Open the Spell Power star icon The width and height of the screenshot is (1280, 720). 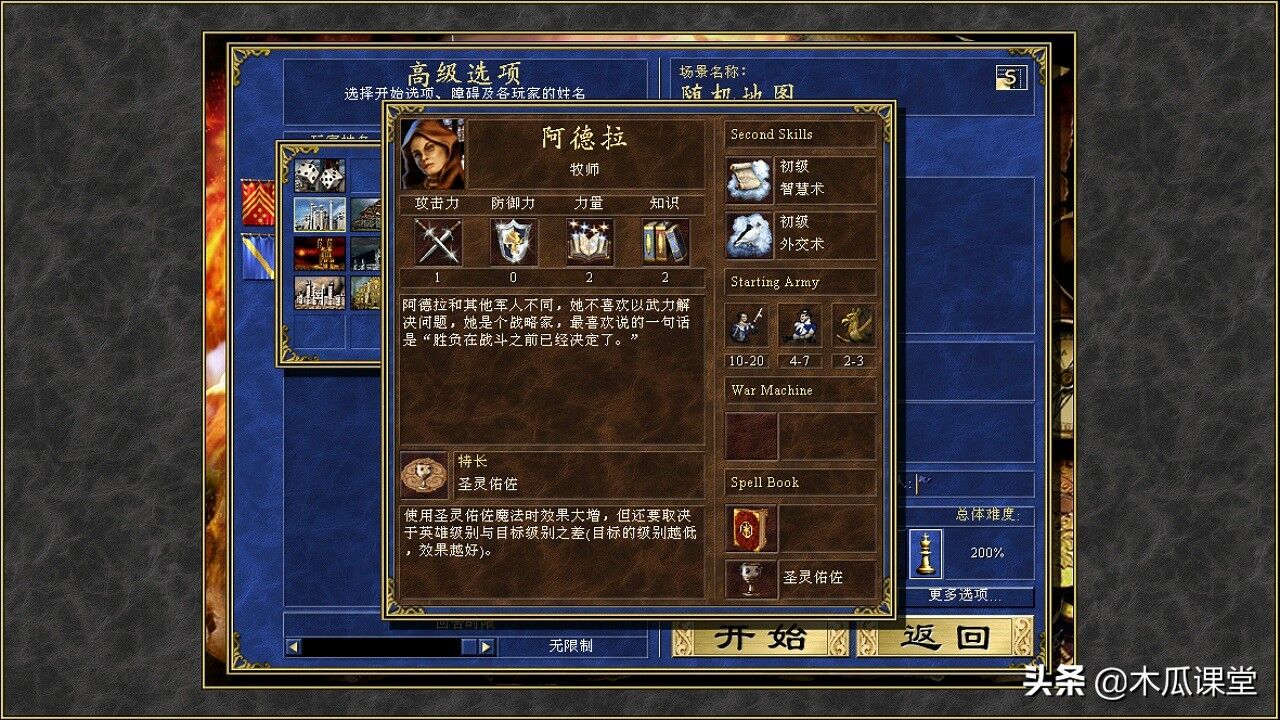pyautogui.click(x=590, y=243)
